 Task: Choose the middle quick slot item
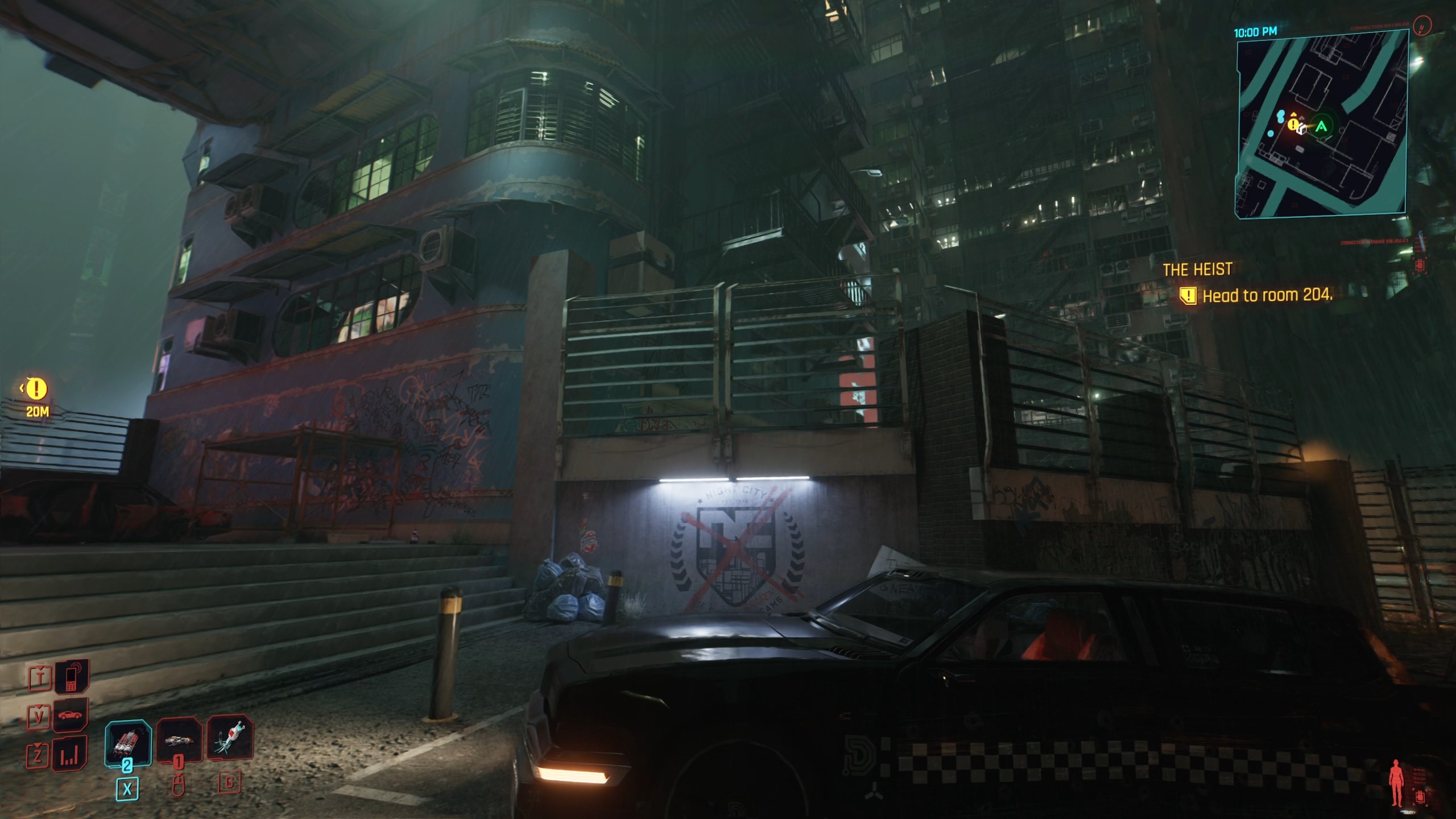(x=179, y=740)
